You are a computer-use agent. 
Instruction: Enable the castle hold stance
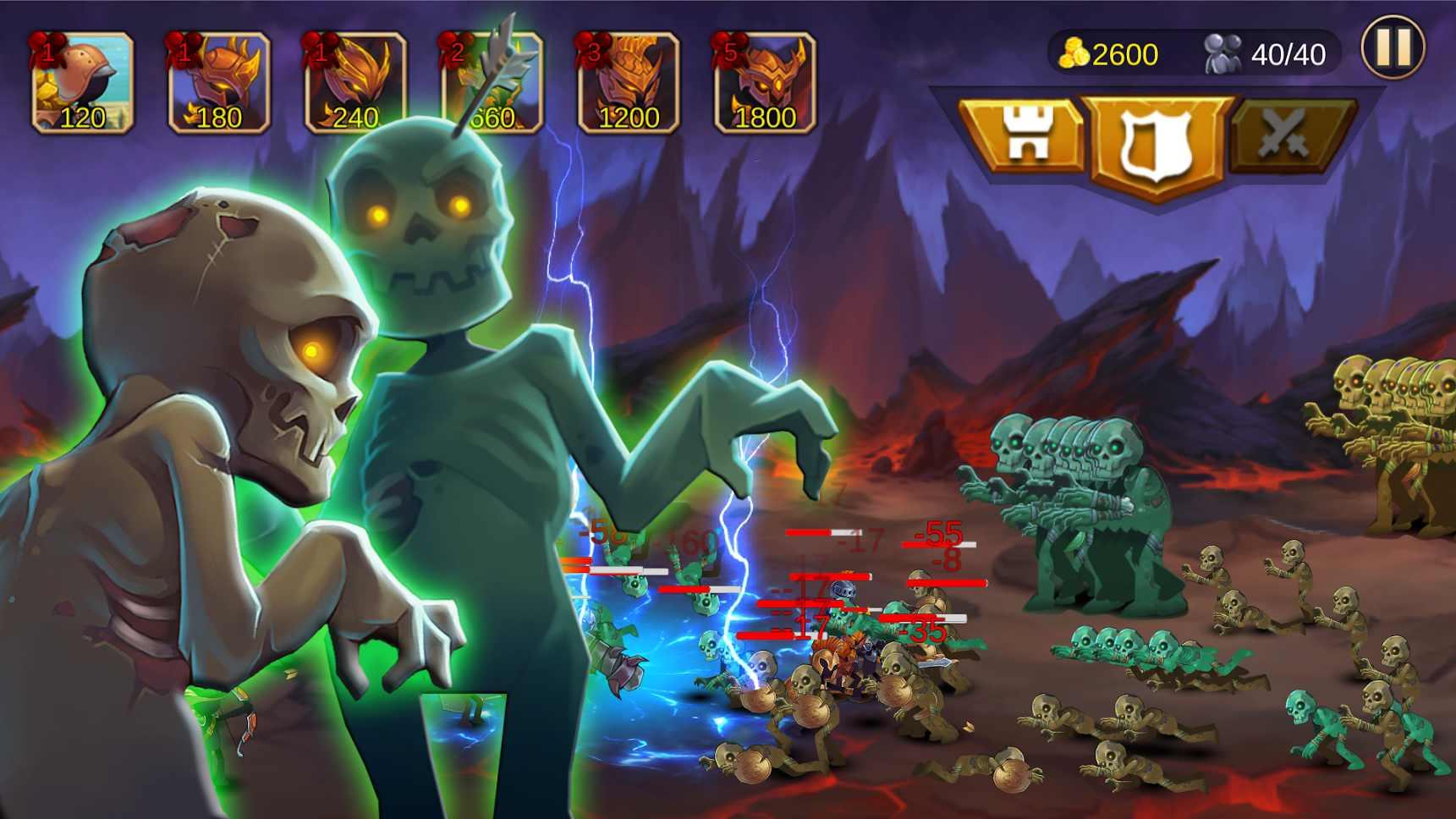click(x=1026, y=131)
